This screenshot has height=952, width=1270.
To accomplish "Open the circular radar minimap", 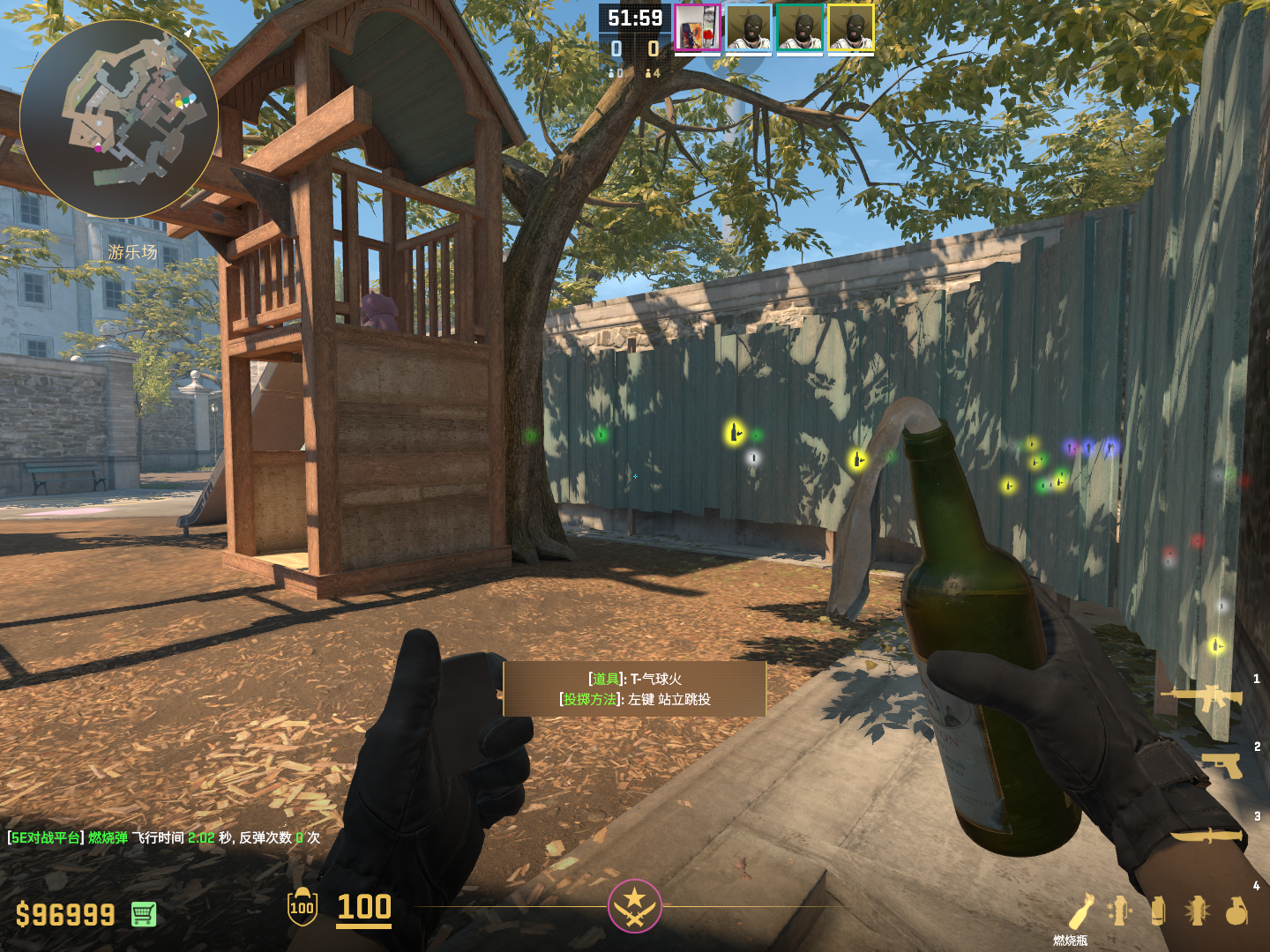I will pos(119,119).
